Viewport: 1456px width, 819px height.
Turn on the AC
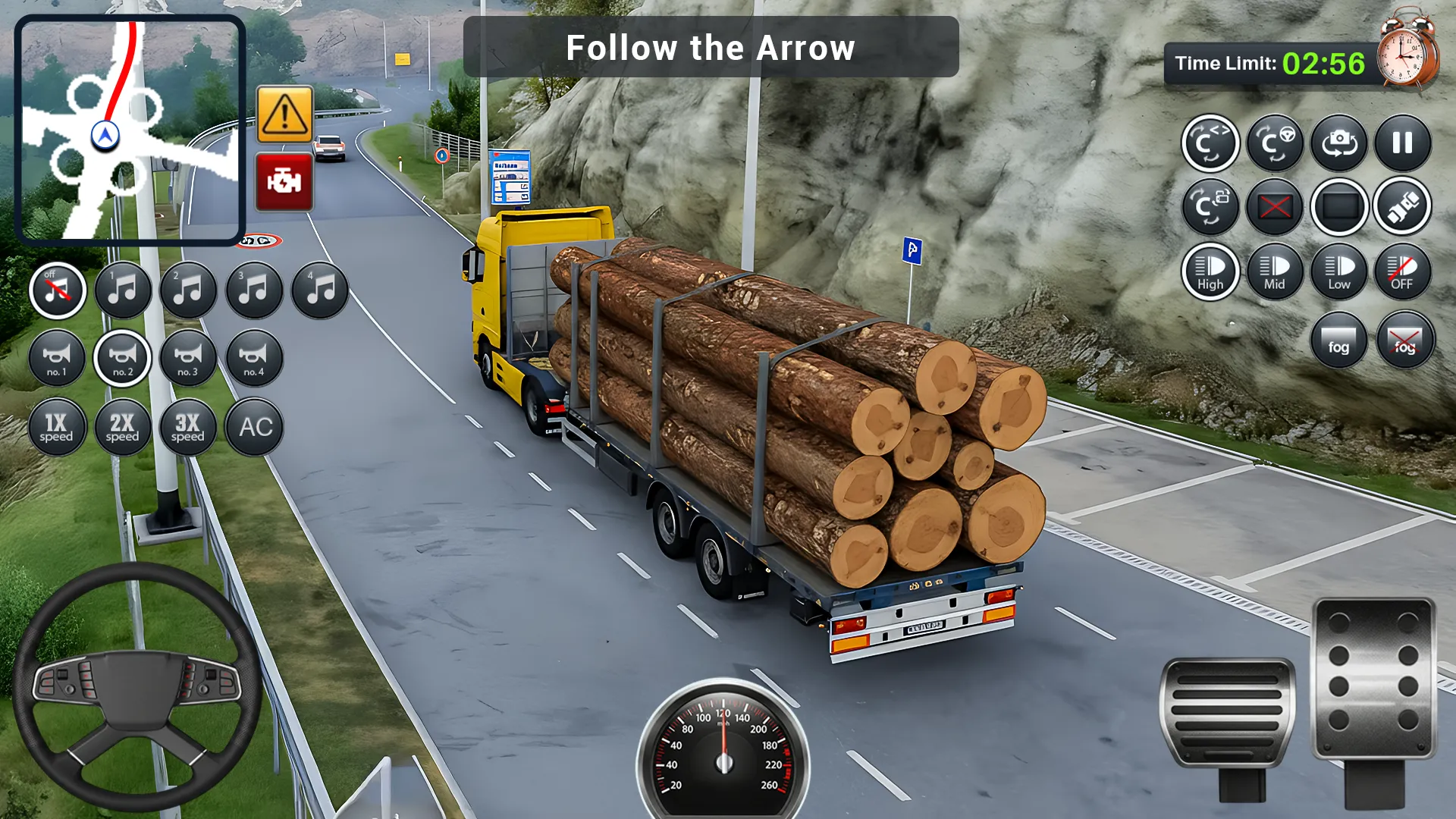[x=254, y=427]
